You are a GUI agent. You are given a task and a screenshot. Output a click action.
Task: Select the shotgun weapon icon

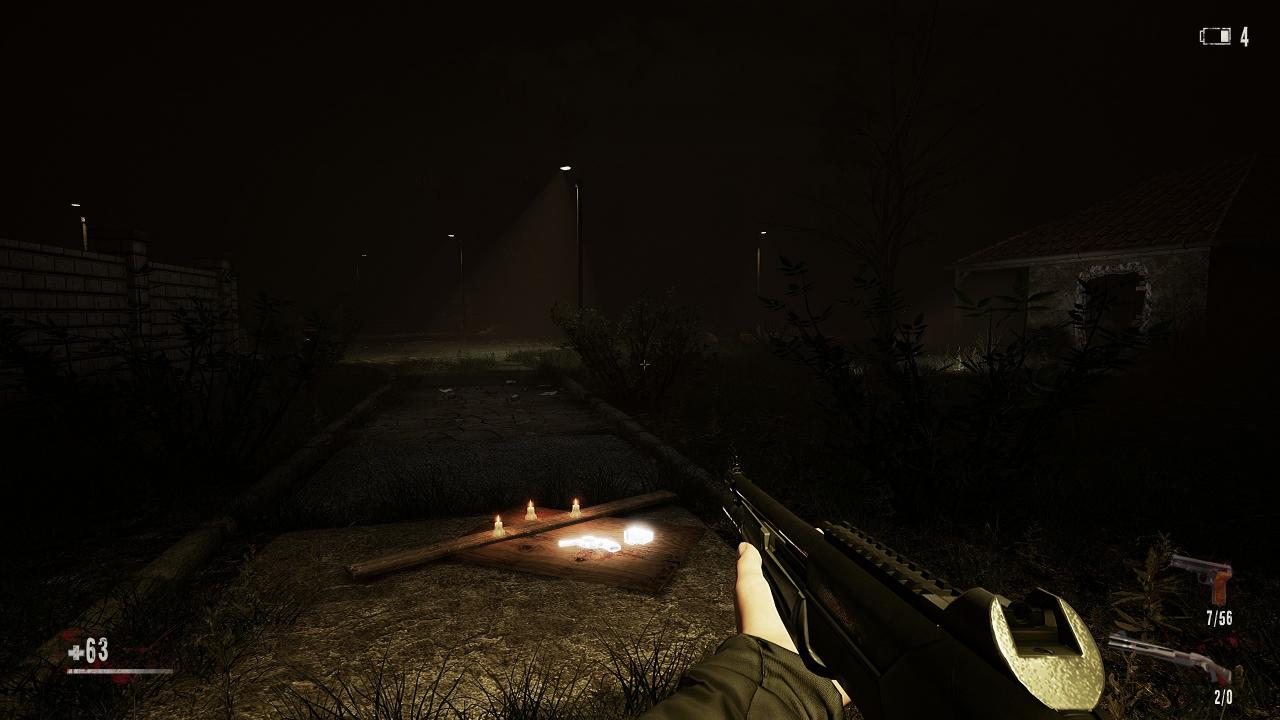tap(1170, 657)
